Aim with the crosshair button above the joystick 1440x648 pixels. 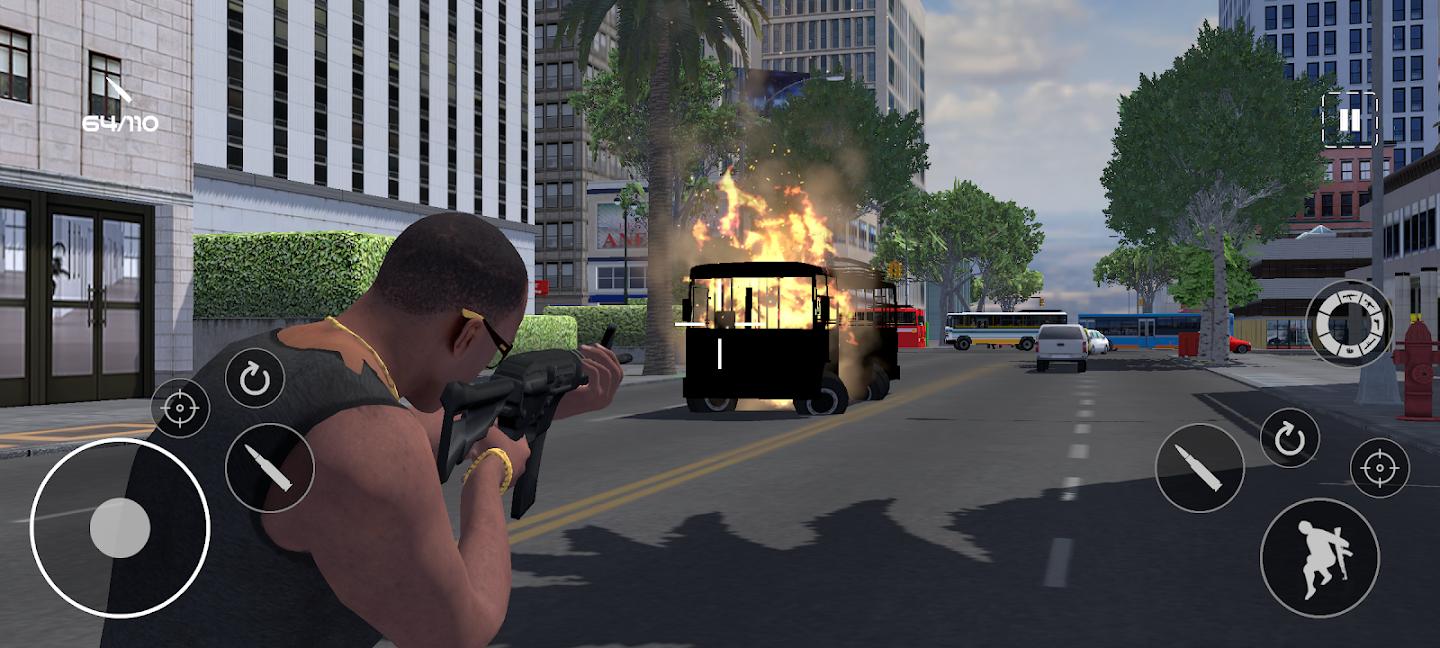(x=180, y=408)
